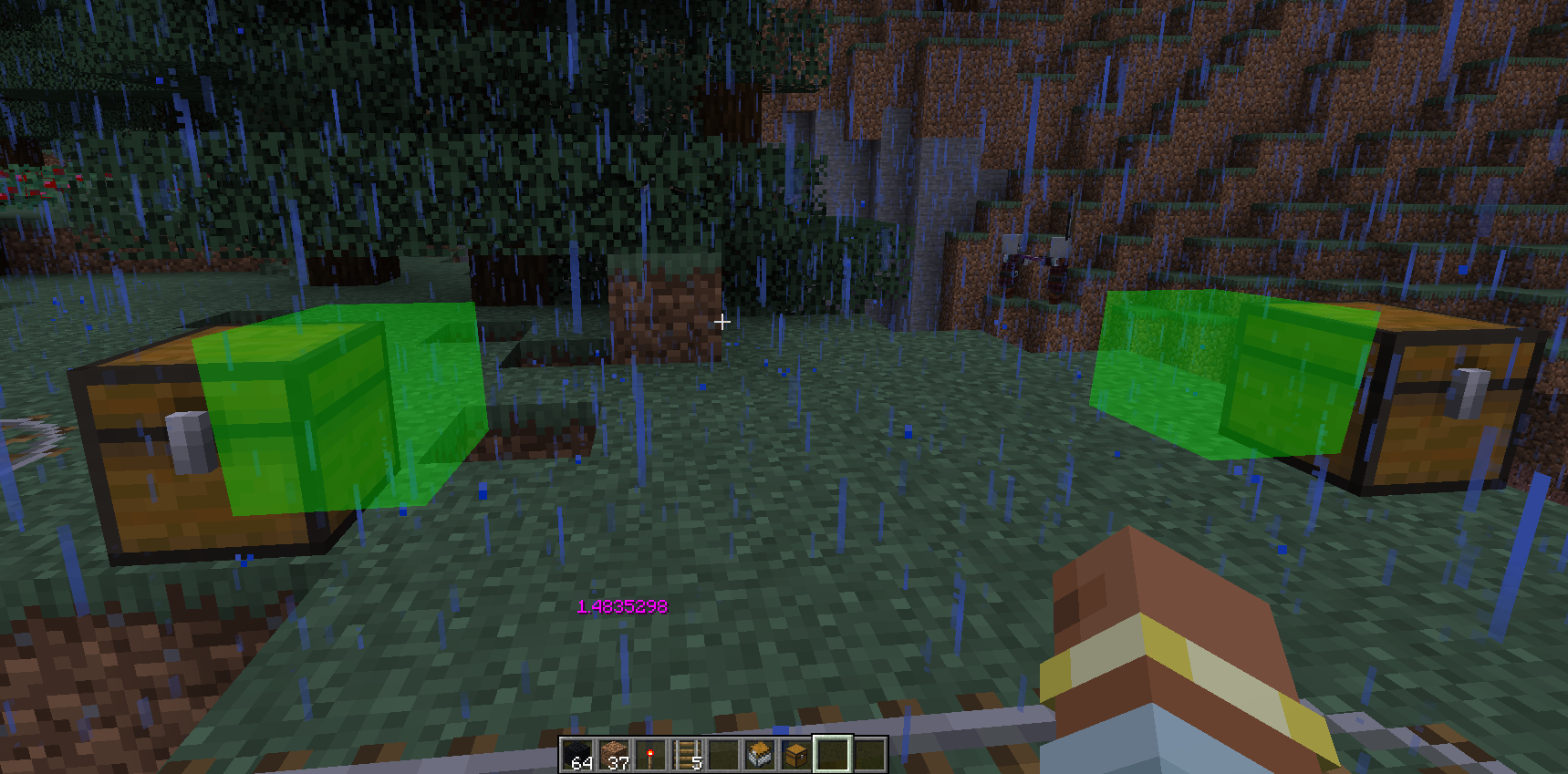Choose the redstone torch hotbar slot

(650, 755)
